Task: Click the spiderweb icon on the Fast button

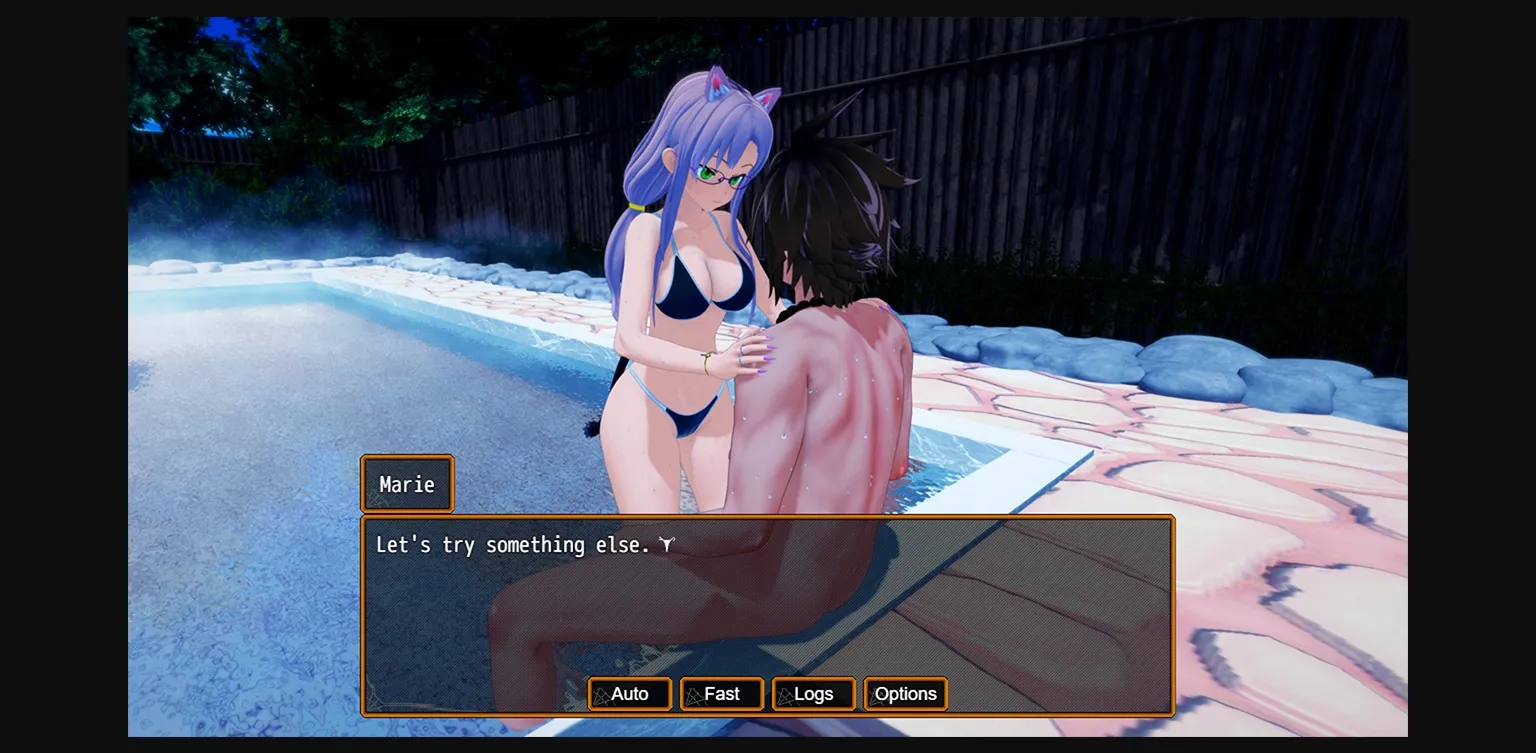Action: [x=693, y=697]
